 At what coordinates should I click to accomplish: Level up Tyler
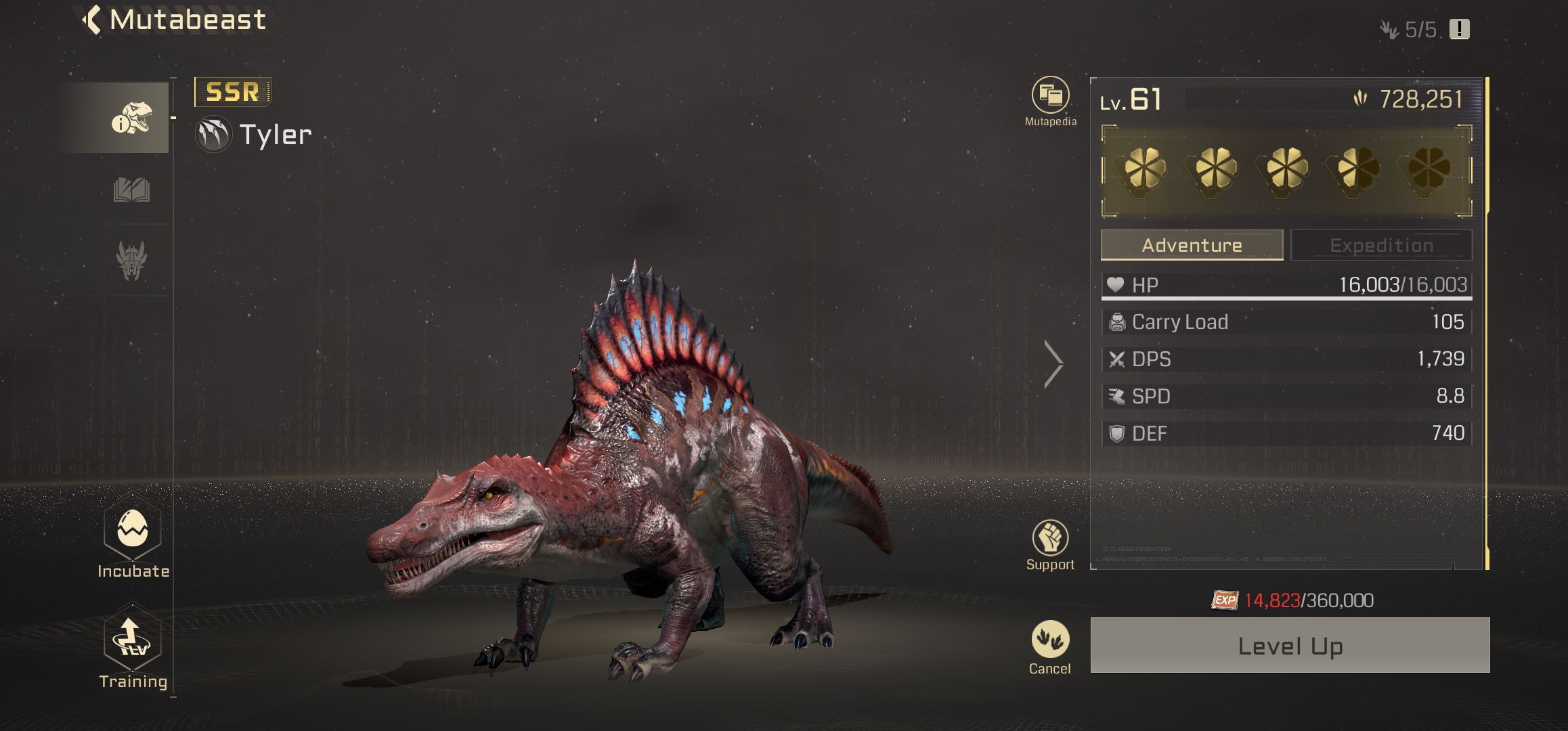click(1290, 646)
